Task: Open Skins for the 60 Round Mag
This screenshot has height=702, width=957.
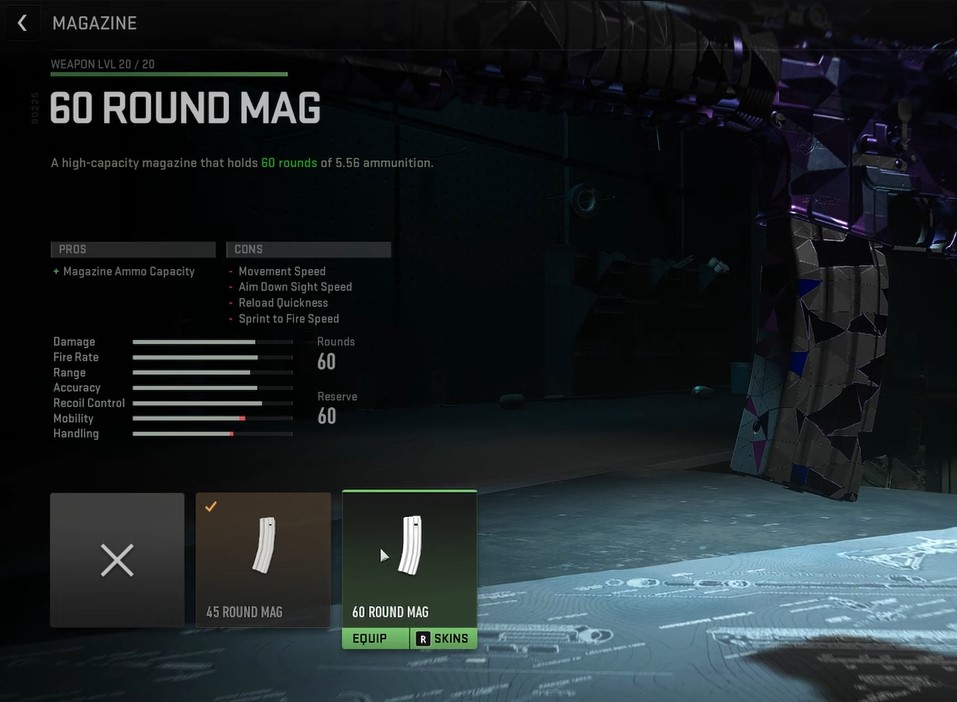Action: click(443, 638)
